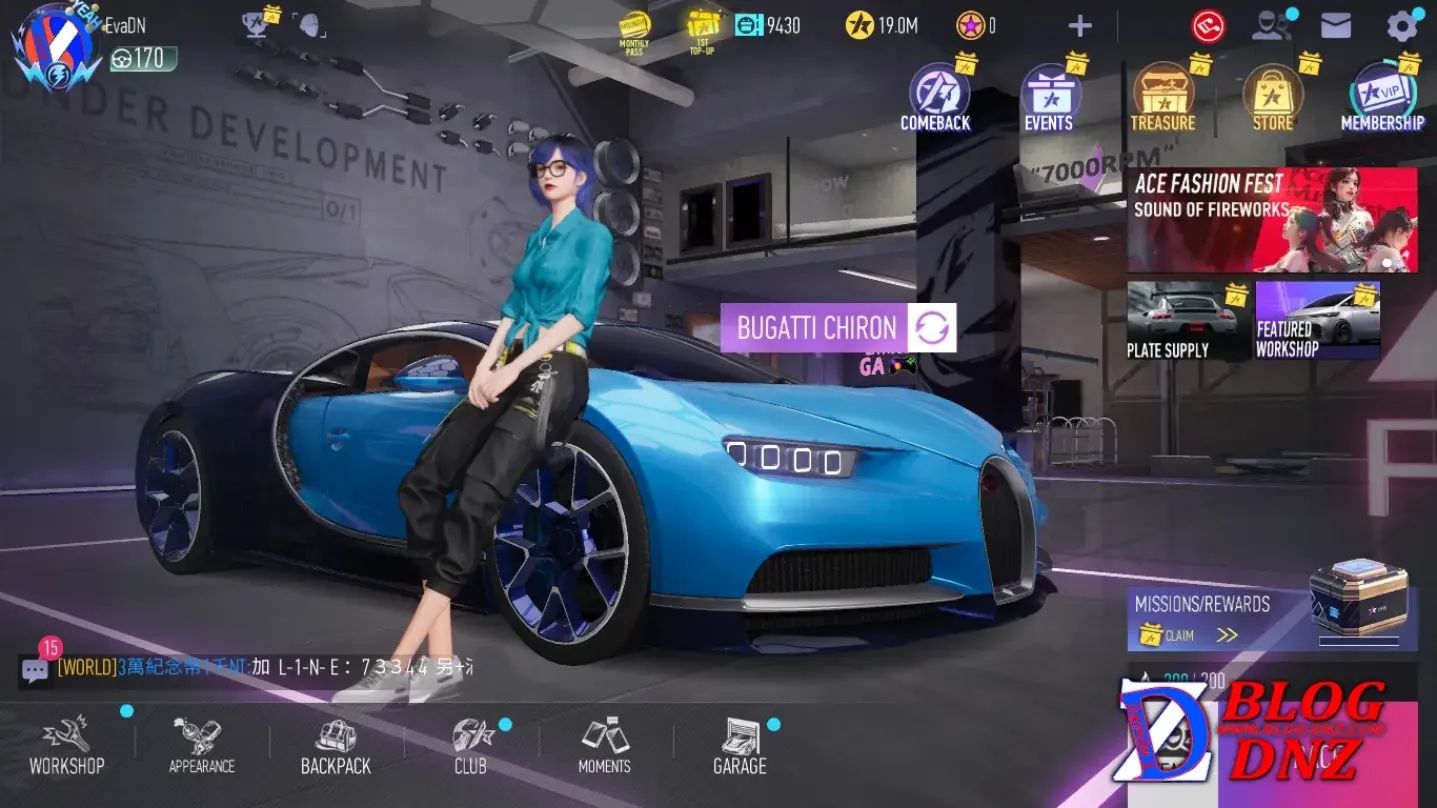View the Ace Fashion Fest banner
This screenshot has width=1437, height=808.
[x=1271, y=220]
